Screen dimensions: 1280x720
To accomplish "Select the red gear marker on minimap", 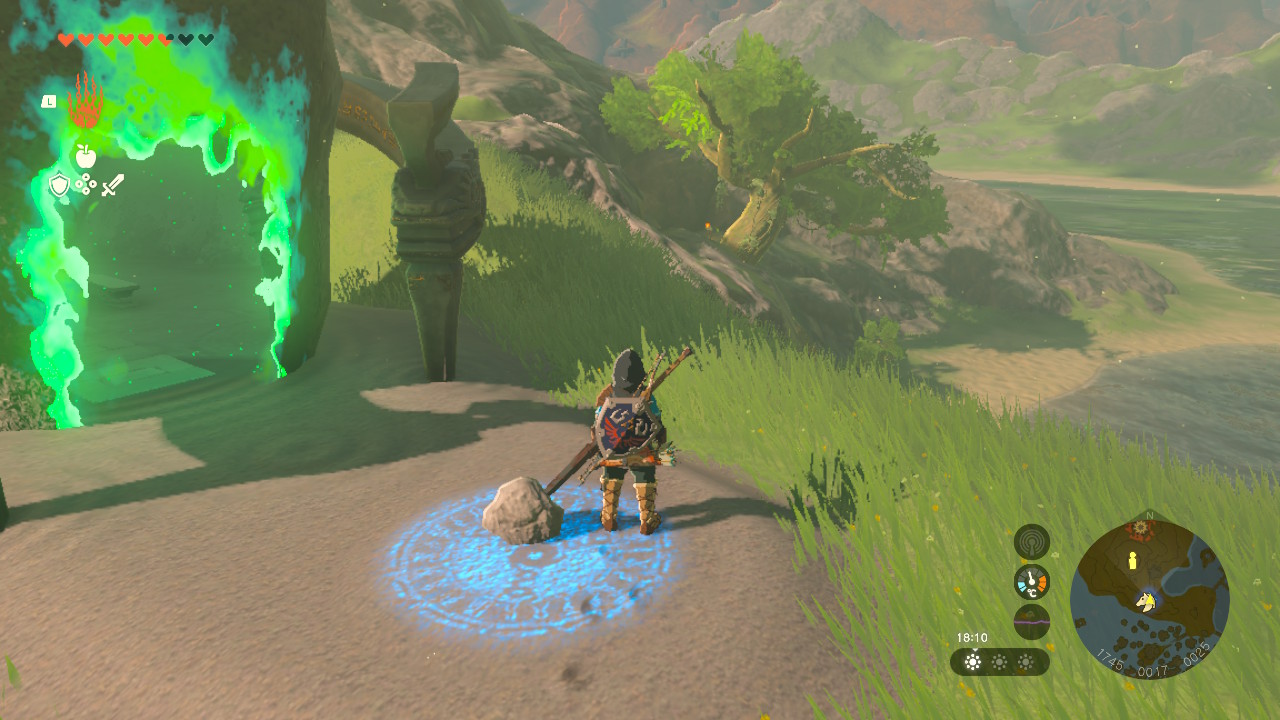I will click(x=1137, y=527).
